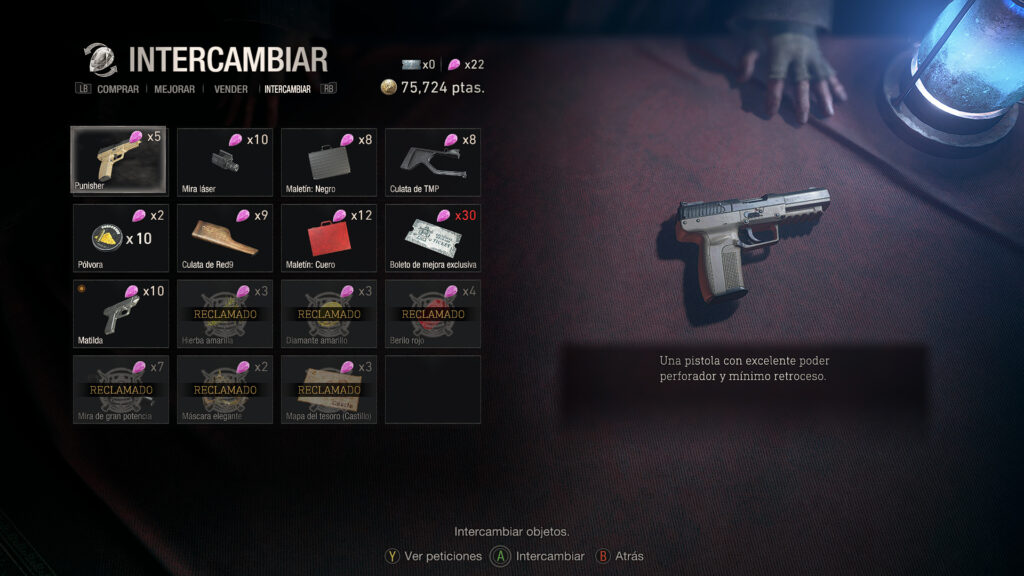Select the Culata de Red9 item
Viewport: 1024px width, 576px height.
click(x=224, y=237)
